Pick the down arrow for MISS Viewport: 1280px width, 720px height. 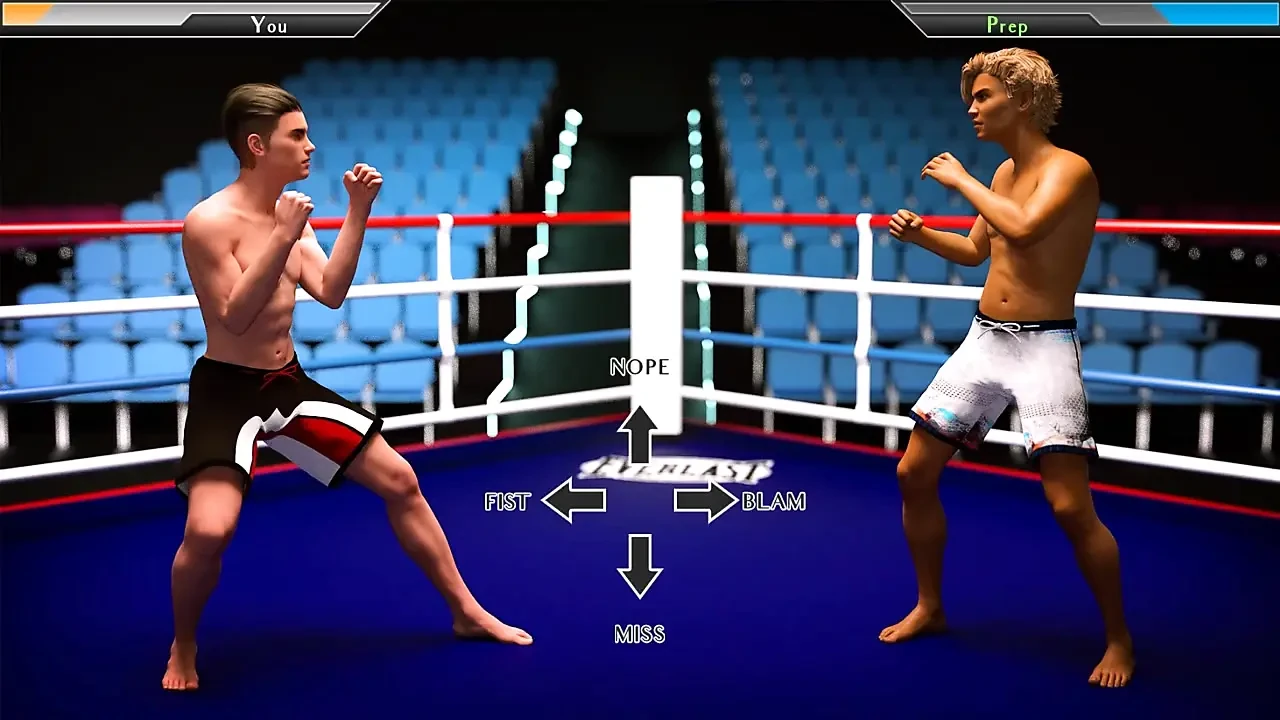click(639, 566)
